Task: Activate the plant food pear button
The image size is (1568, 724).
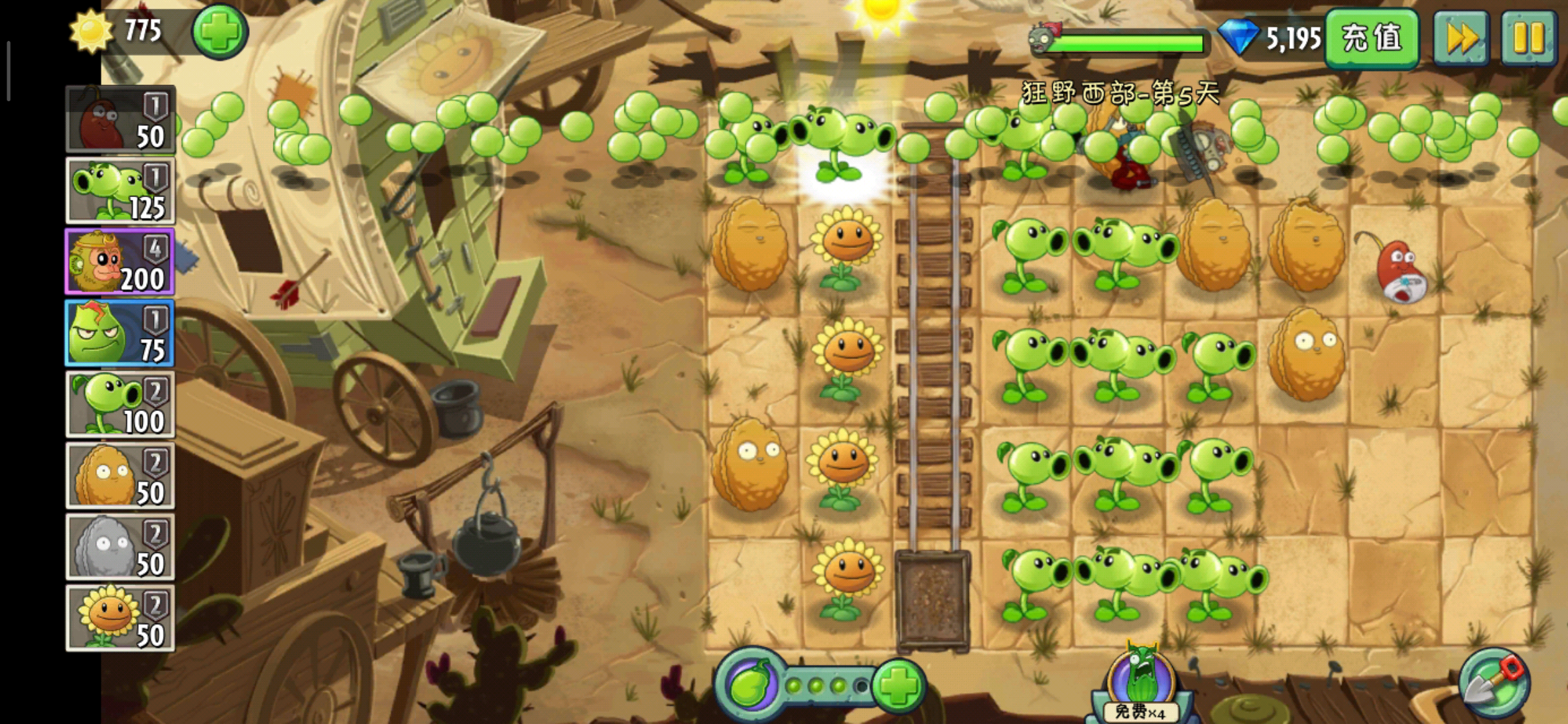Action: click(x=750, y=685)
